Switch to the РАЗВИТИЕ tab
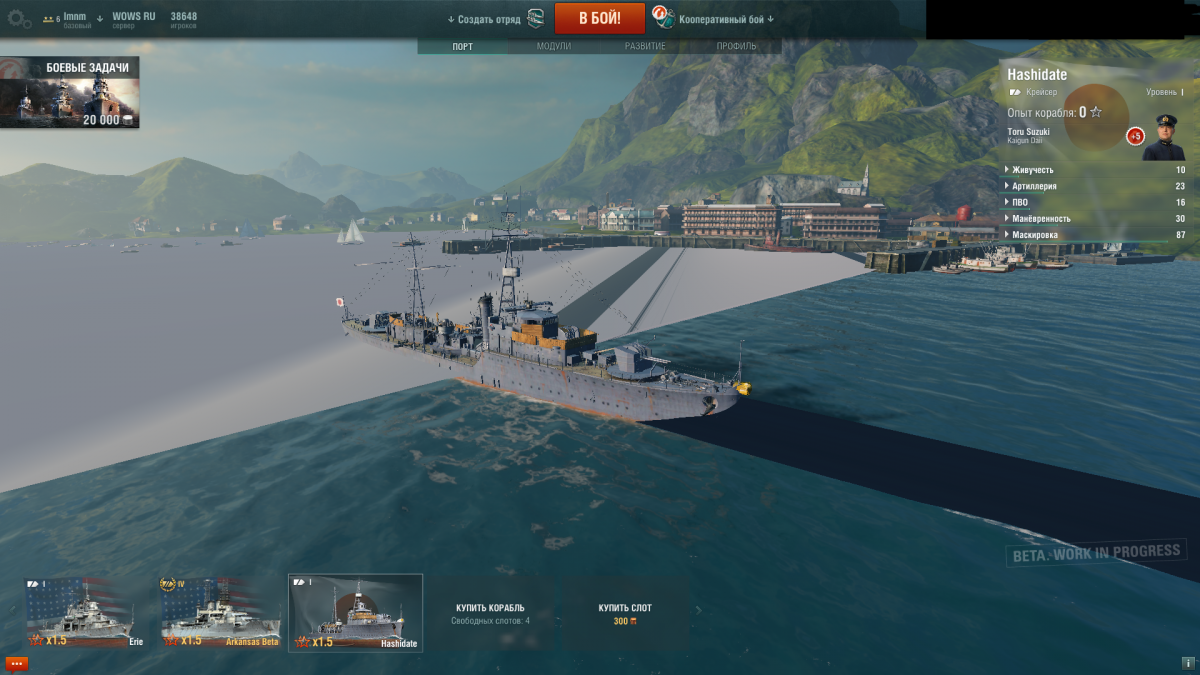Image resolution: width=1200 pixels, height=675 pixels. click(x=645, y=46)
